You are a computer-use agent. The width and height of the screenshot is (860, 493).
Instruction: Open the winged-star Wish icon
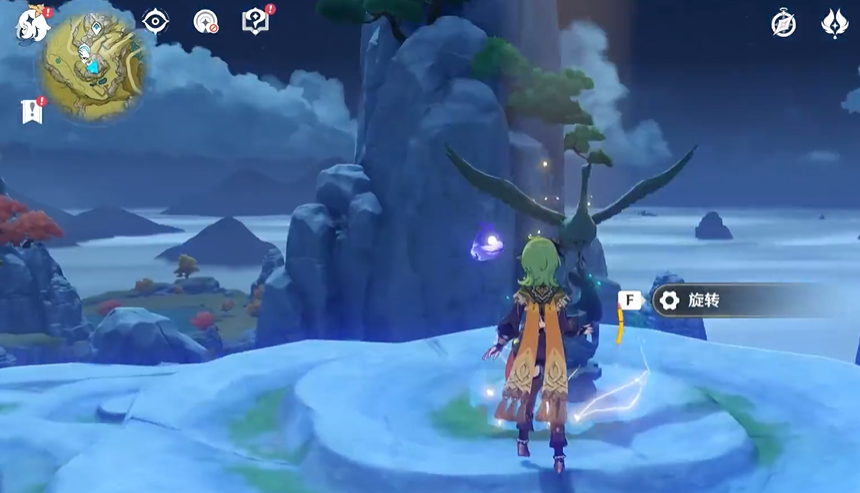[x=834, y=23]
